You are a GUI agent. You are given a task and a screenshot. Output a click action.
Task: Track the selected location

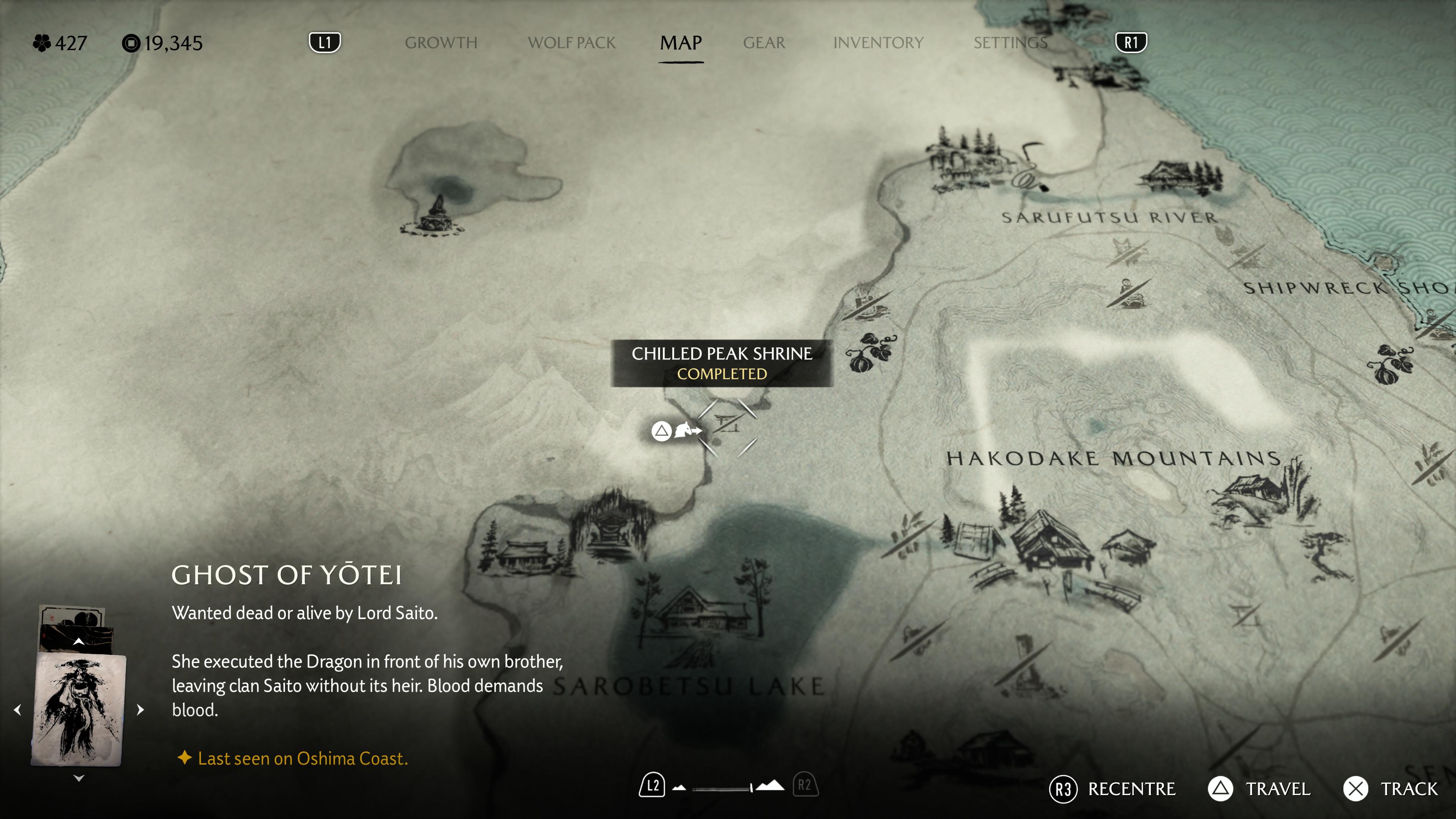click(x=1390, y=789)
